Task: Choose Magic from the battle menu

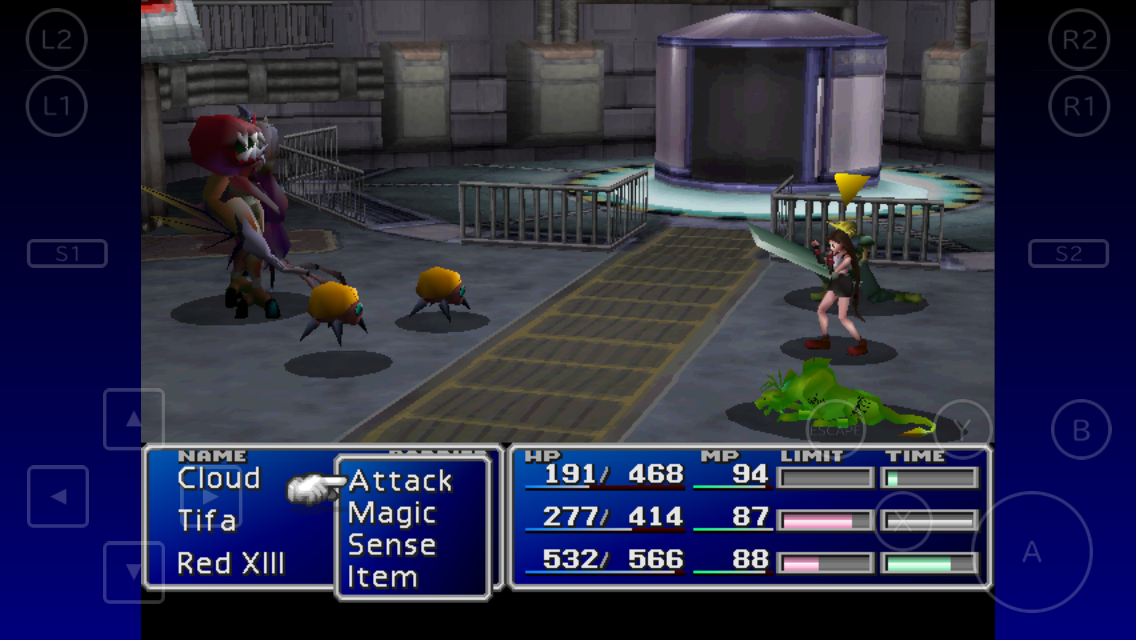Action: (x=392, y=514)
